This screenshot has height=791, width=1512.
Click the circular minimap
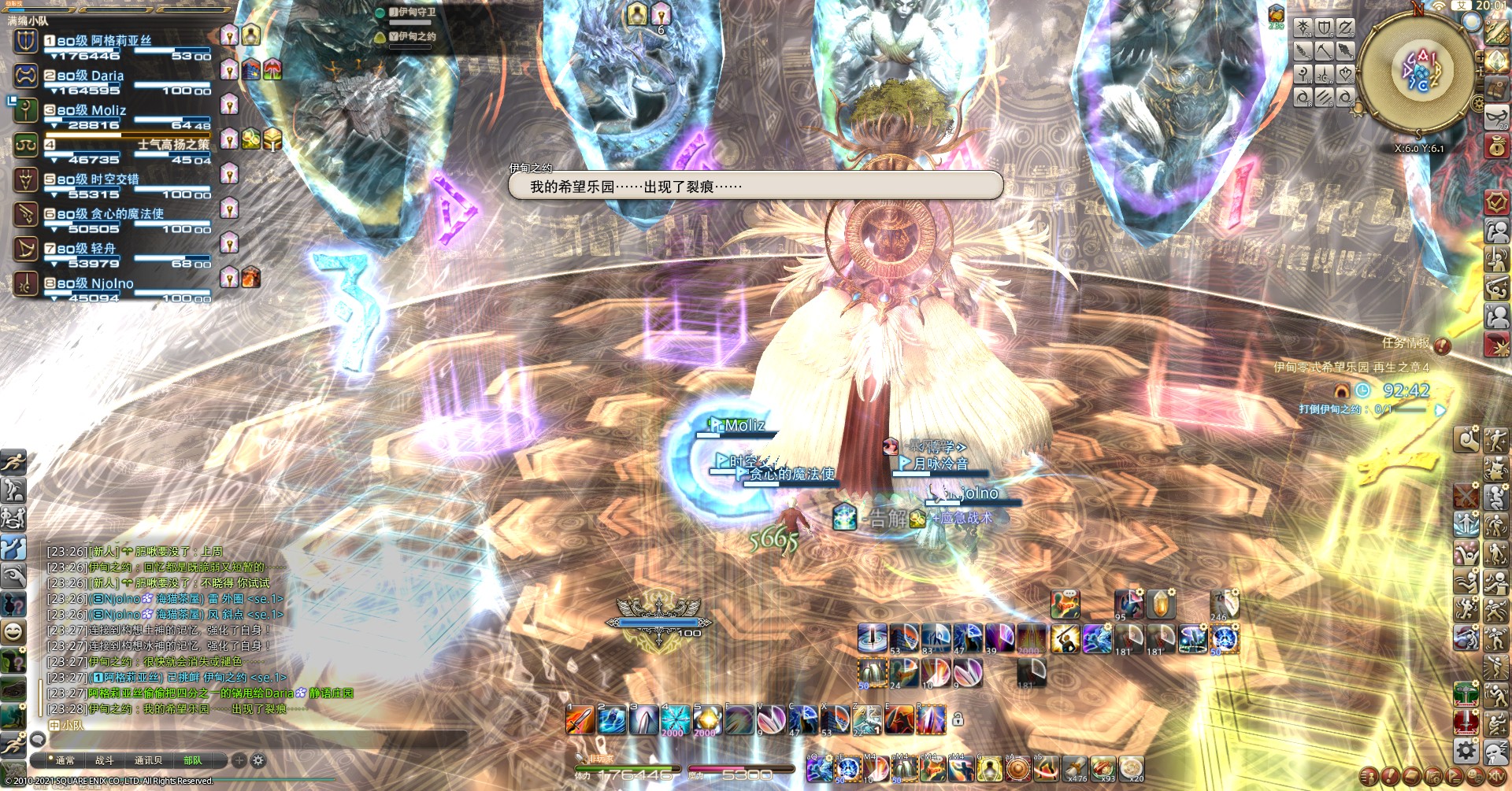pos(1417,71)
